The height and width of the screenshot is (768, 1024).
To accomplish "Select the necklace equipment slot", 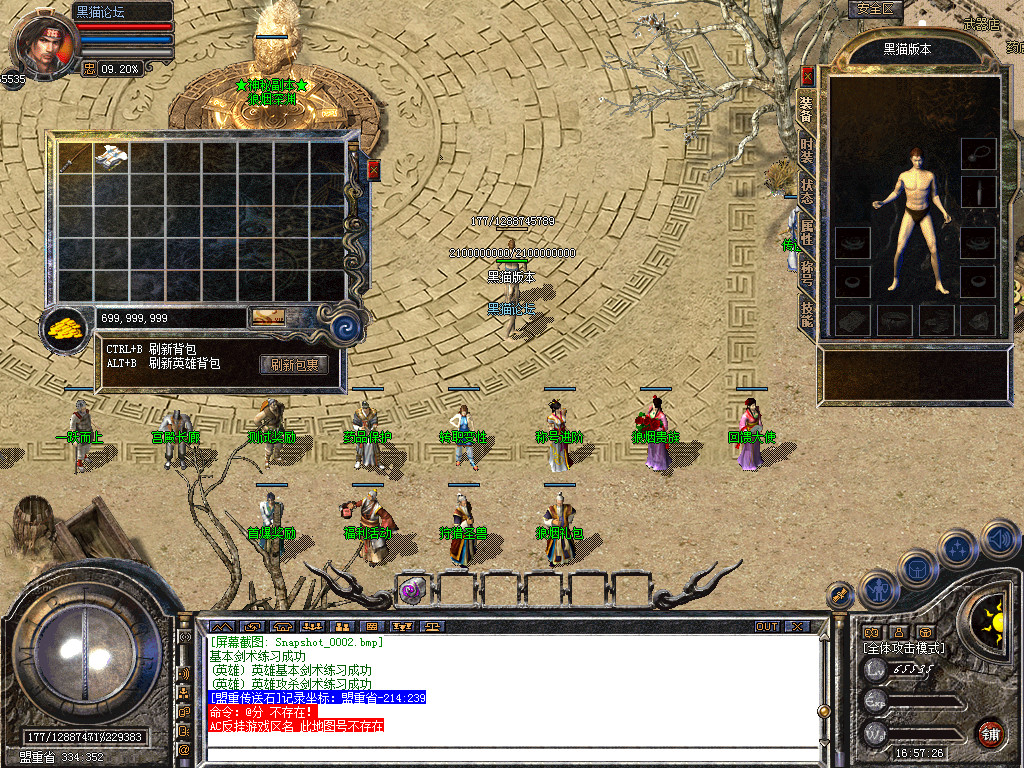I will click(x=978, y=153).
